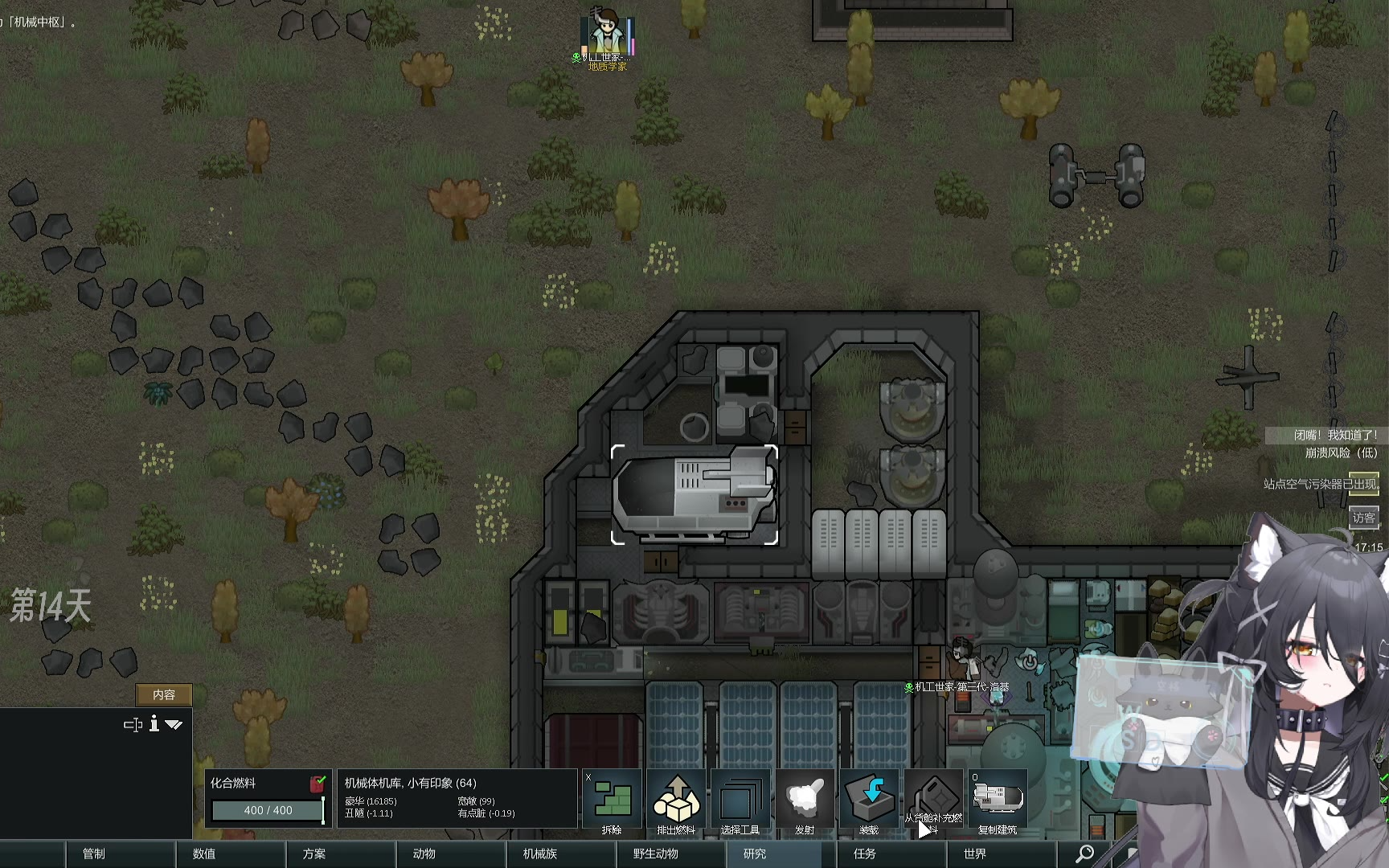Screen dimensions: 1389x868
Task: Open the info 'i' button
Action: coord(154,724)
